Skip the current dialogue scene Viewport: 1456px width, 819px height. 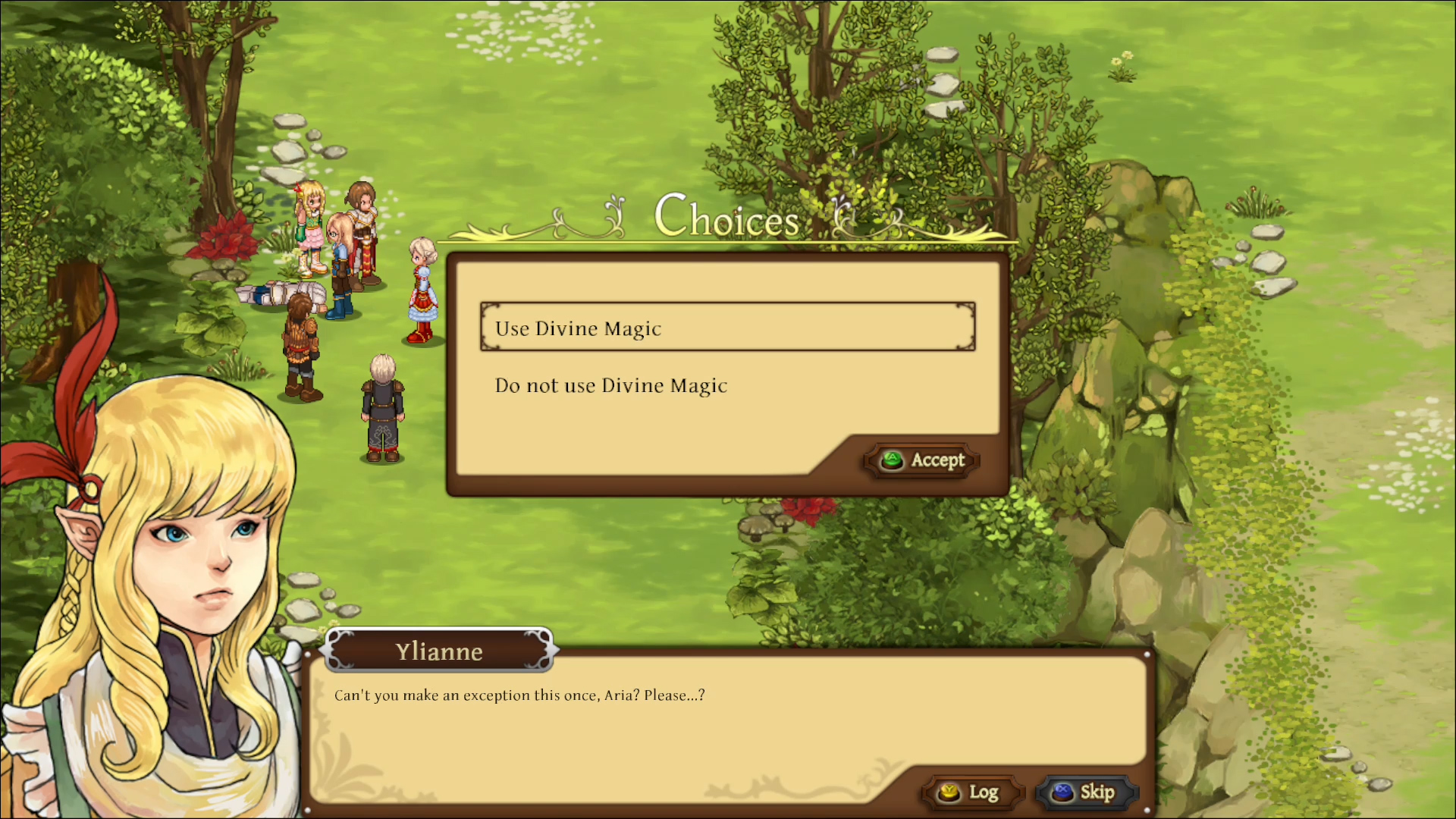tap(1086, 792)
